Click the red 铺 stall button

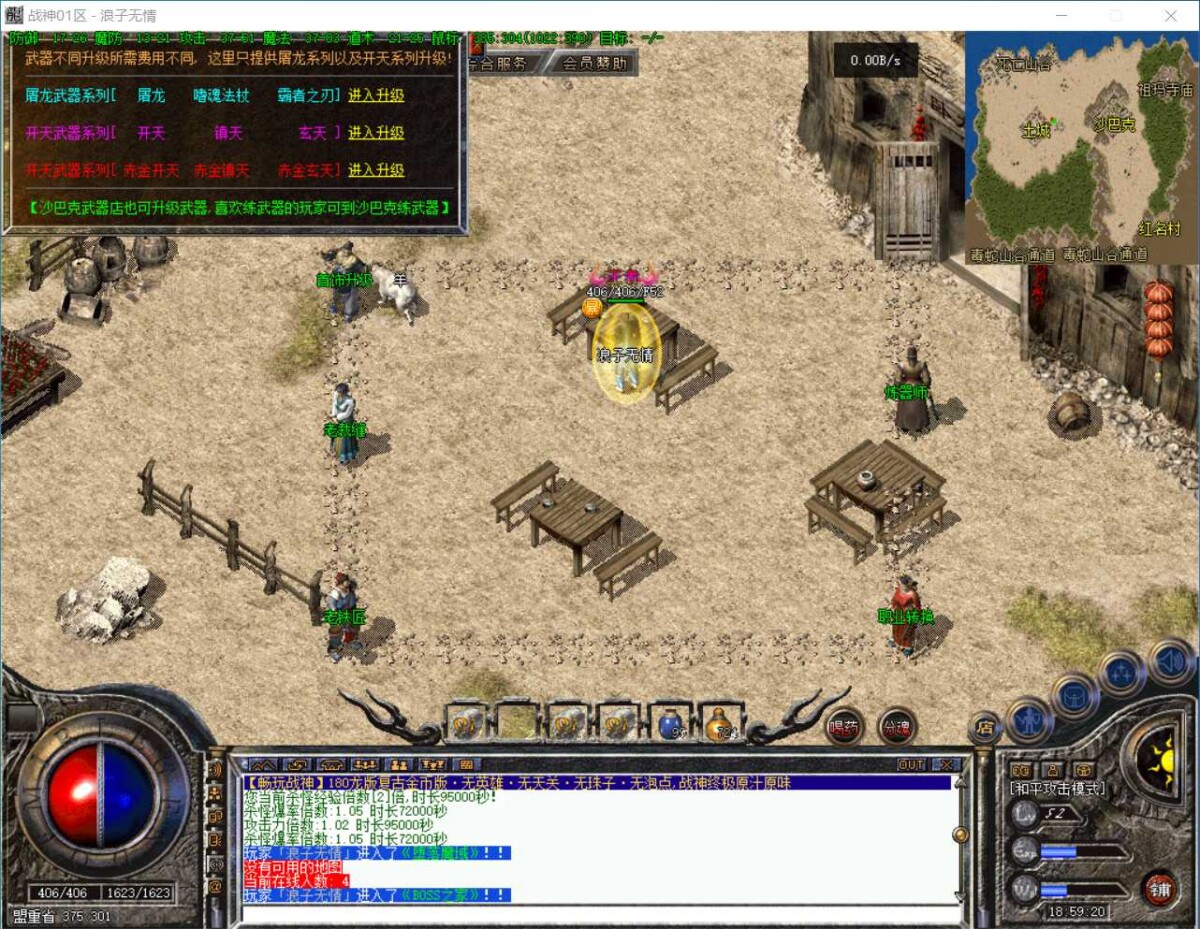pyautogui.click(x=1160, y=888)
